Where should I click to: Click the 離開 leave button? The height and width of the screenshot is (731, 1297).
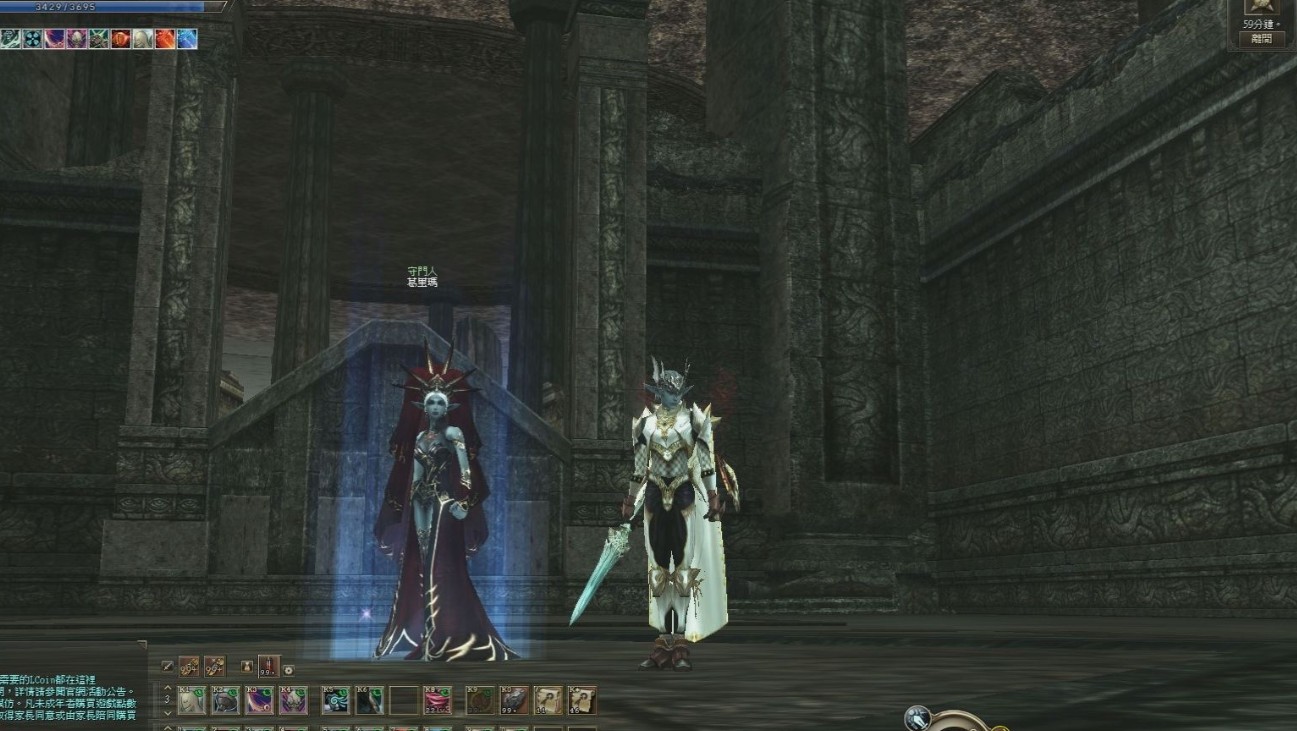(x=1261, y=39)
